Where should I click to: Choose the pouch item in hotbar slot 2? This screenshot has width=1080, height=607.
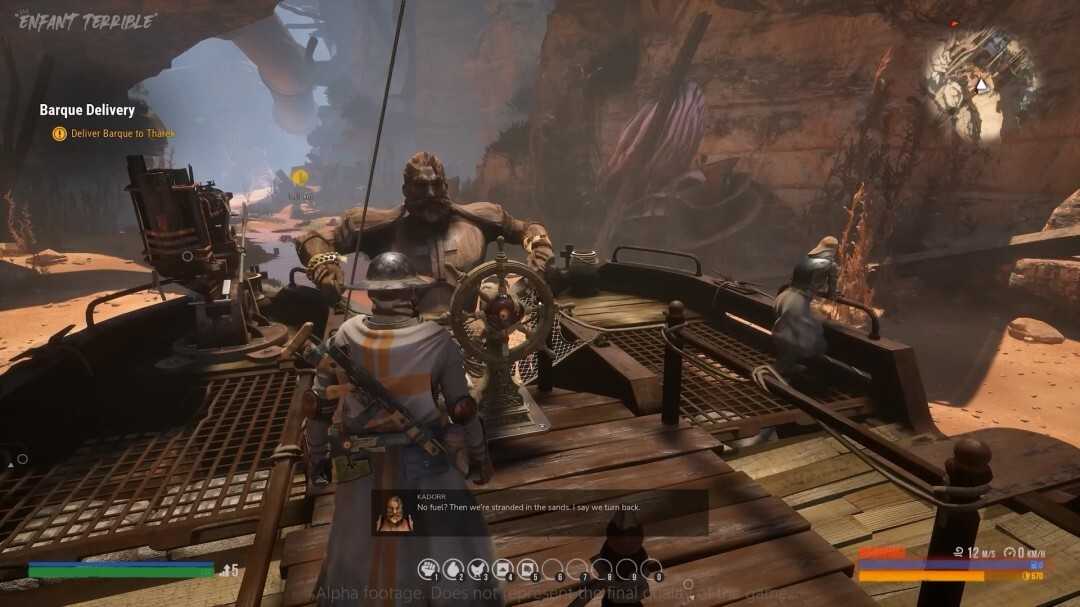453,570
